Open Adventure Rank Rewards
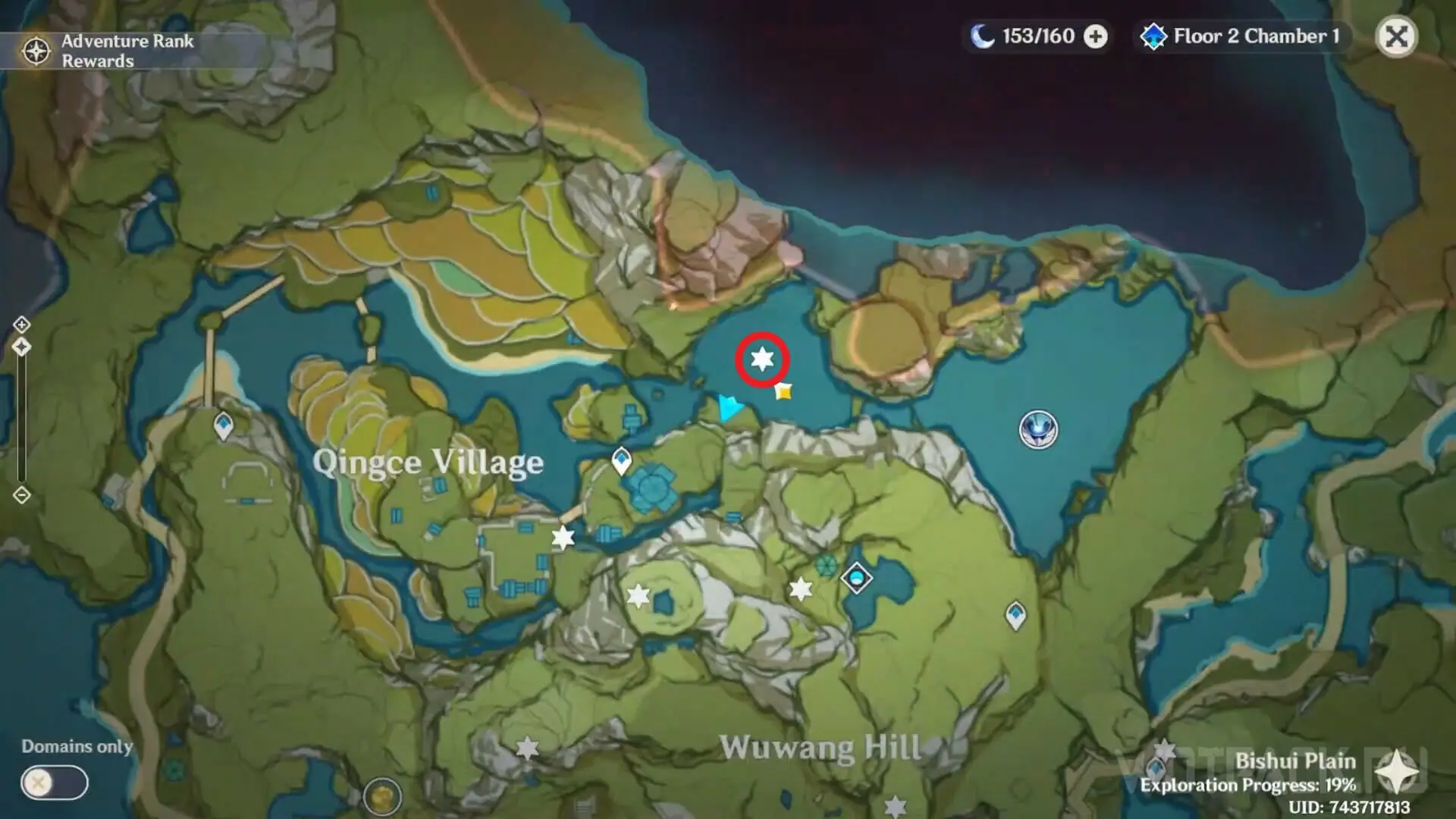 tap(106, 51)
